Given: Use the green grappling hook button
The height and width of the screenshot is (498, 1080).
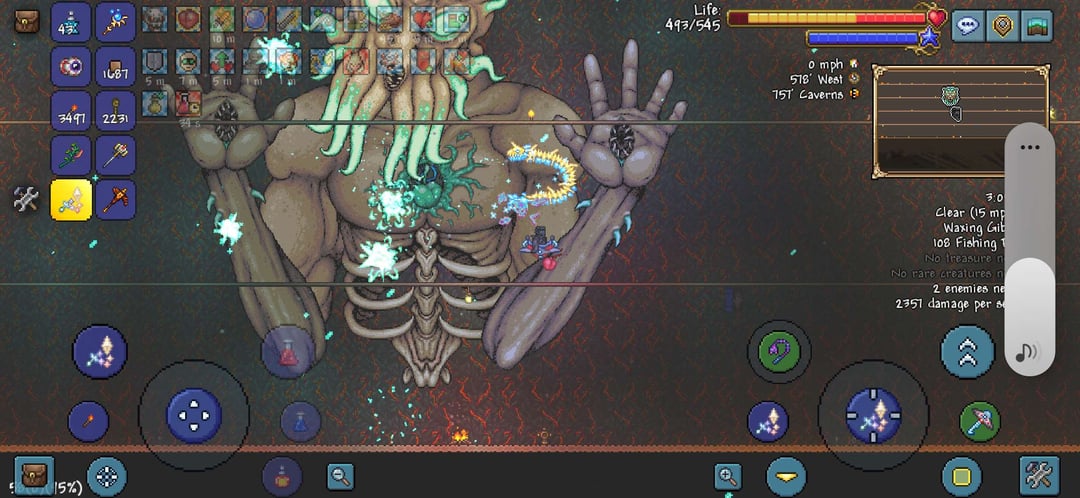Looking at the screenshot, I should pyautogui.click(x=779, y=351).
